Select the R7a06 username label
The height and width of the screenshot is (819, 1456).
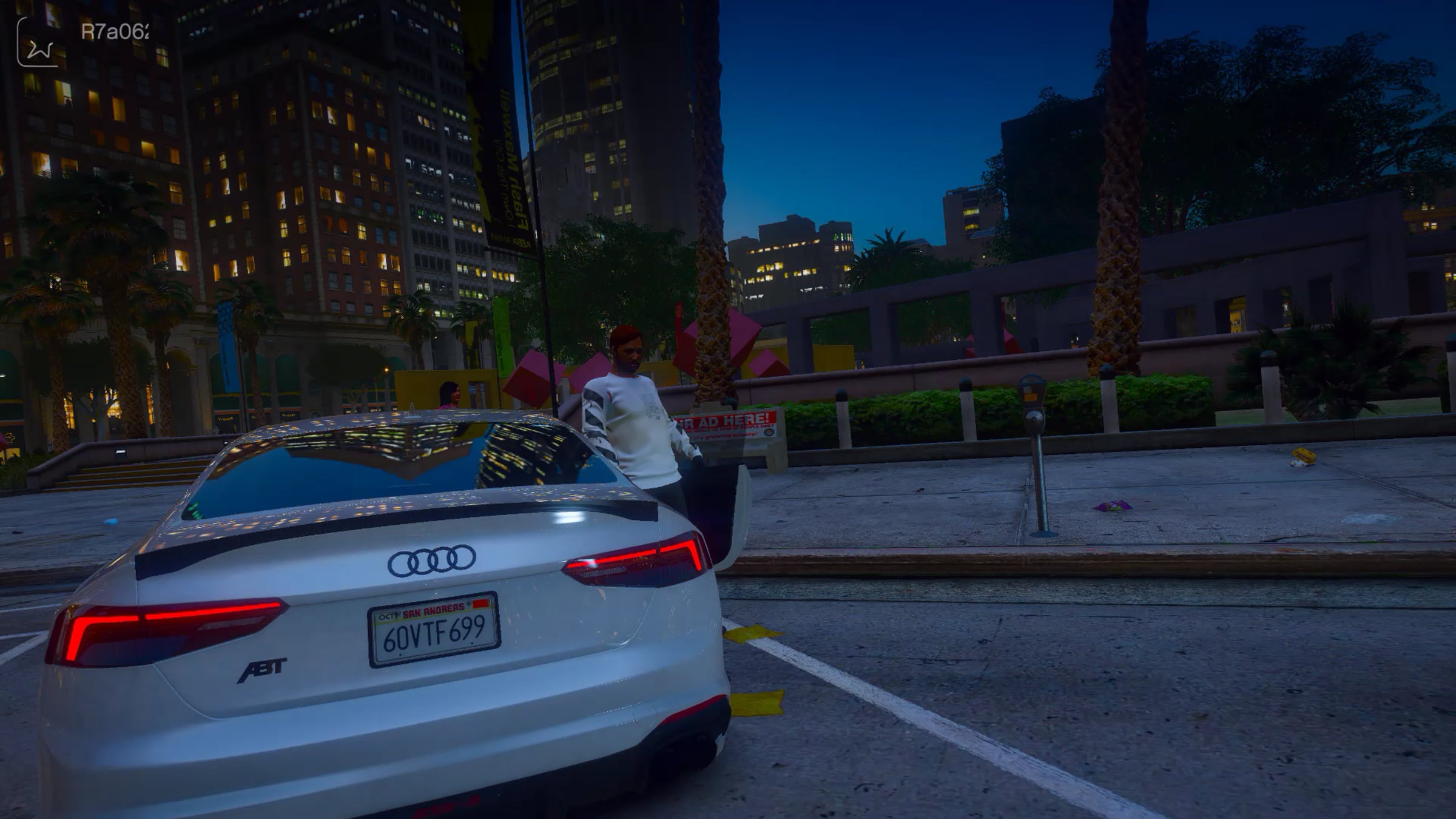115,32
